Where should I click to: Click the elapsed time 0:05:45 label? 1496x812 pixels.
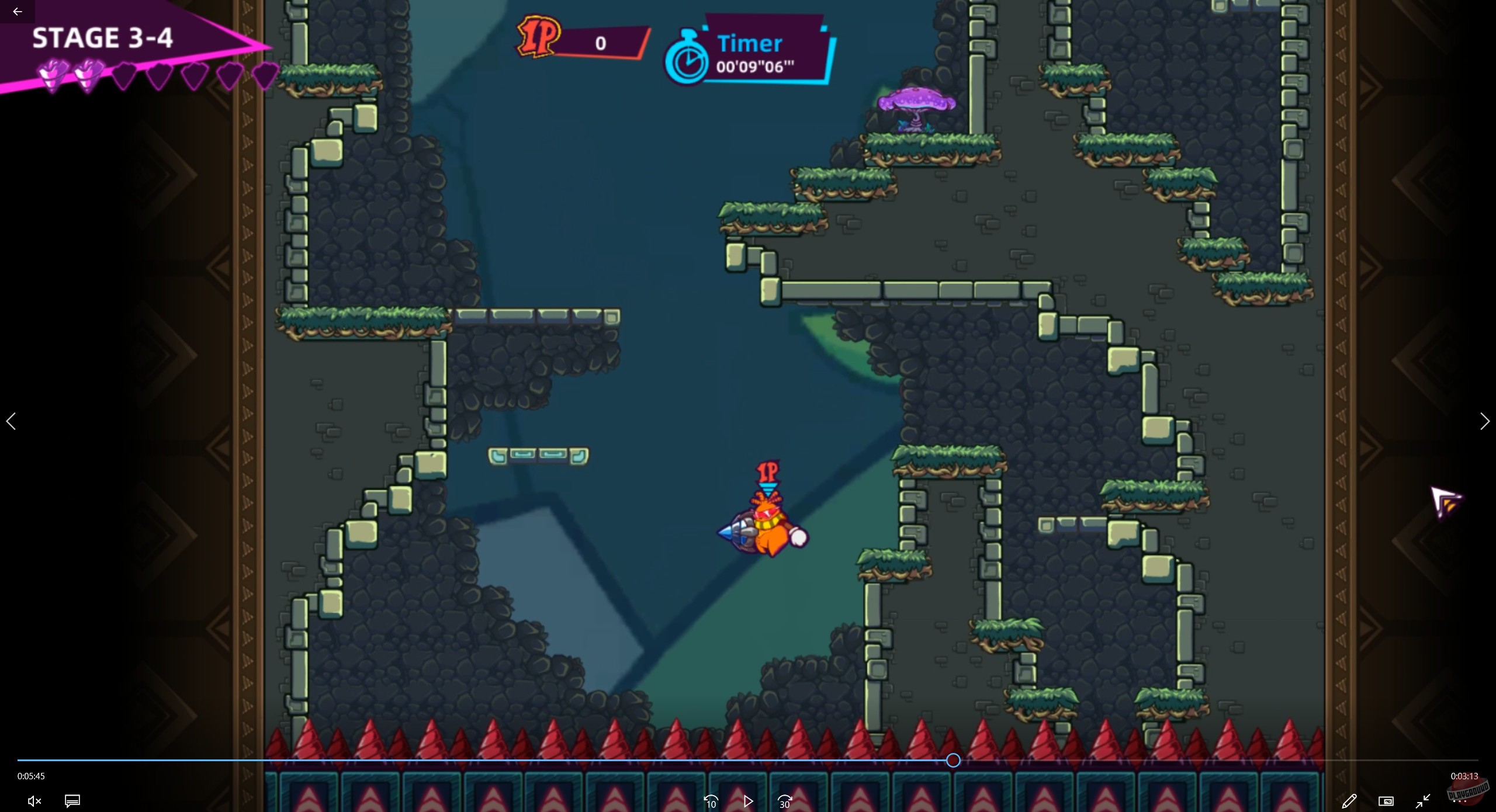coord(31,776)
